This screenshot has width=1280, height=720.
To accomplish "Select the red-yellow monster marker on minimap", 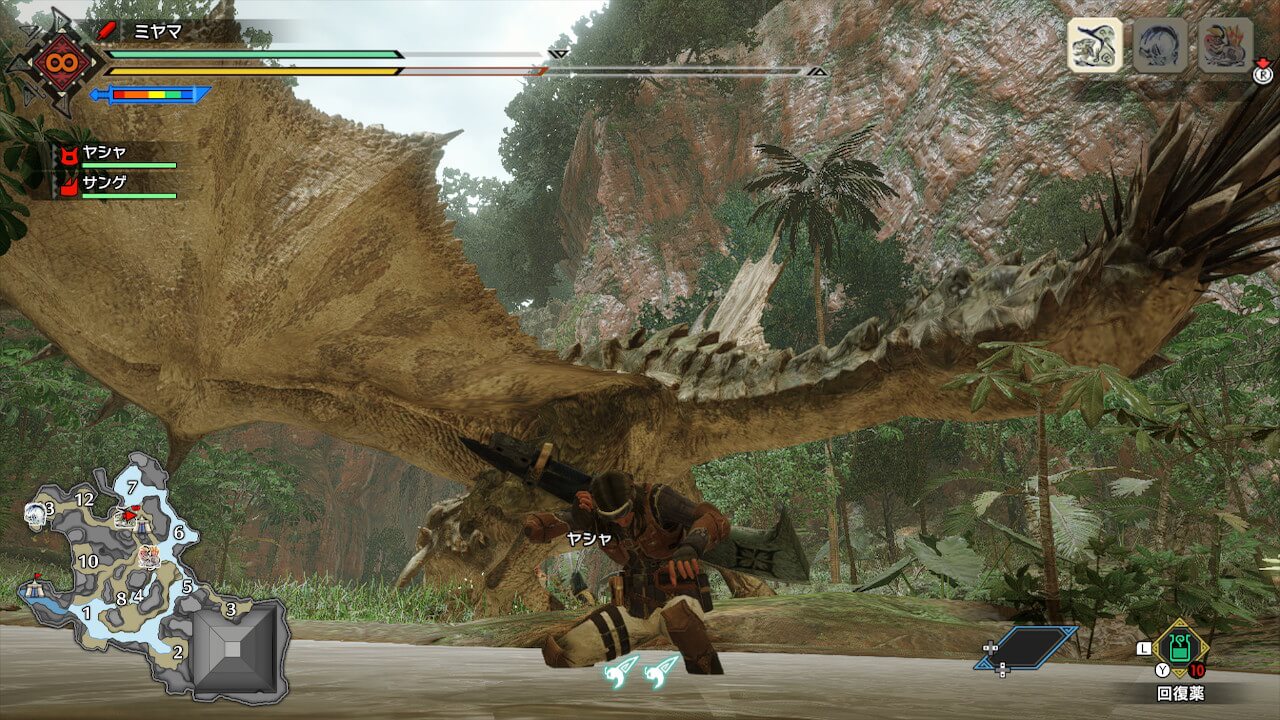I will [x=150, y=556].
